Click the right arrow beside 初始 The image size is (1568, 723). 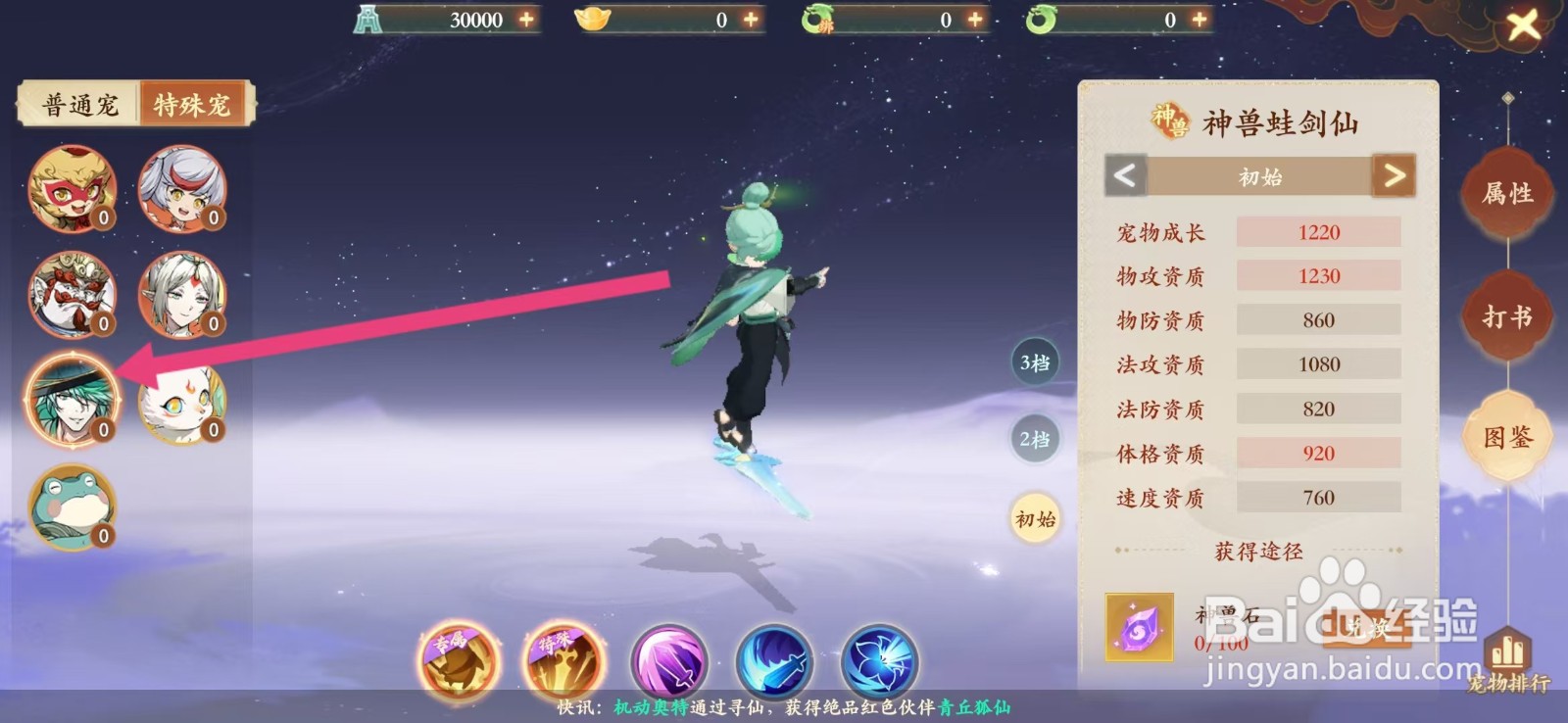(x=1395, y=176)
